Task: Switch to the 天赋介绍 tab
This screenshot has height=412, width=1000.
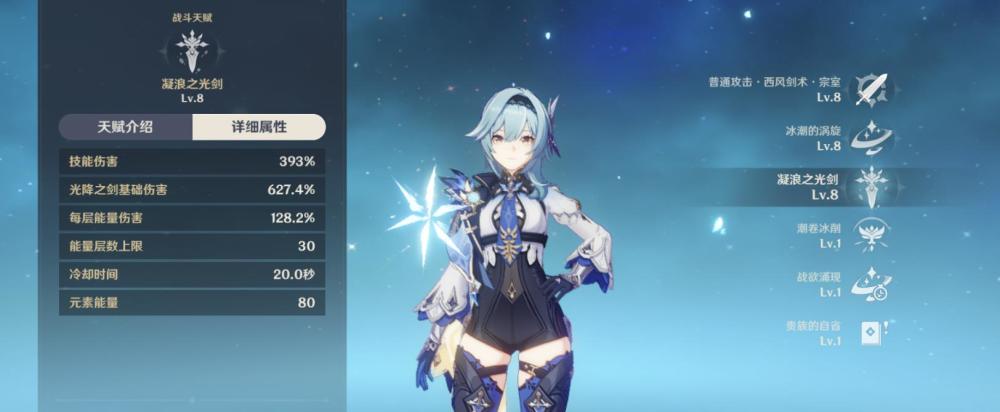Action: (x=125, y=127)
